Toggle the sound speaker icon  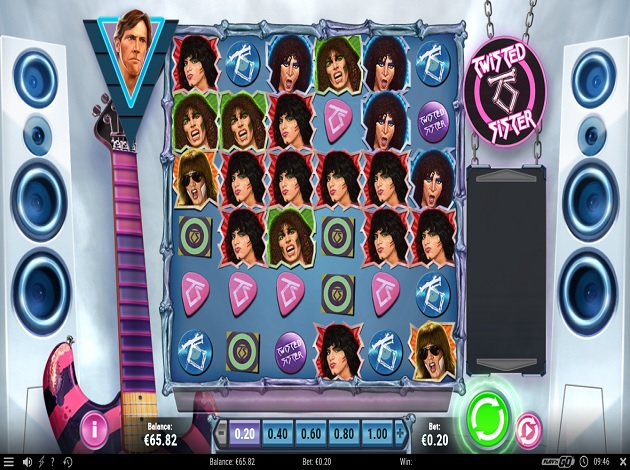tap(27, 462)
